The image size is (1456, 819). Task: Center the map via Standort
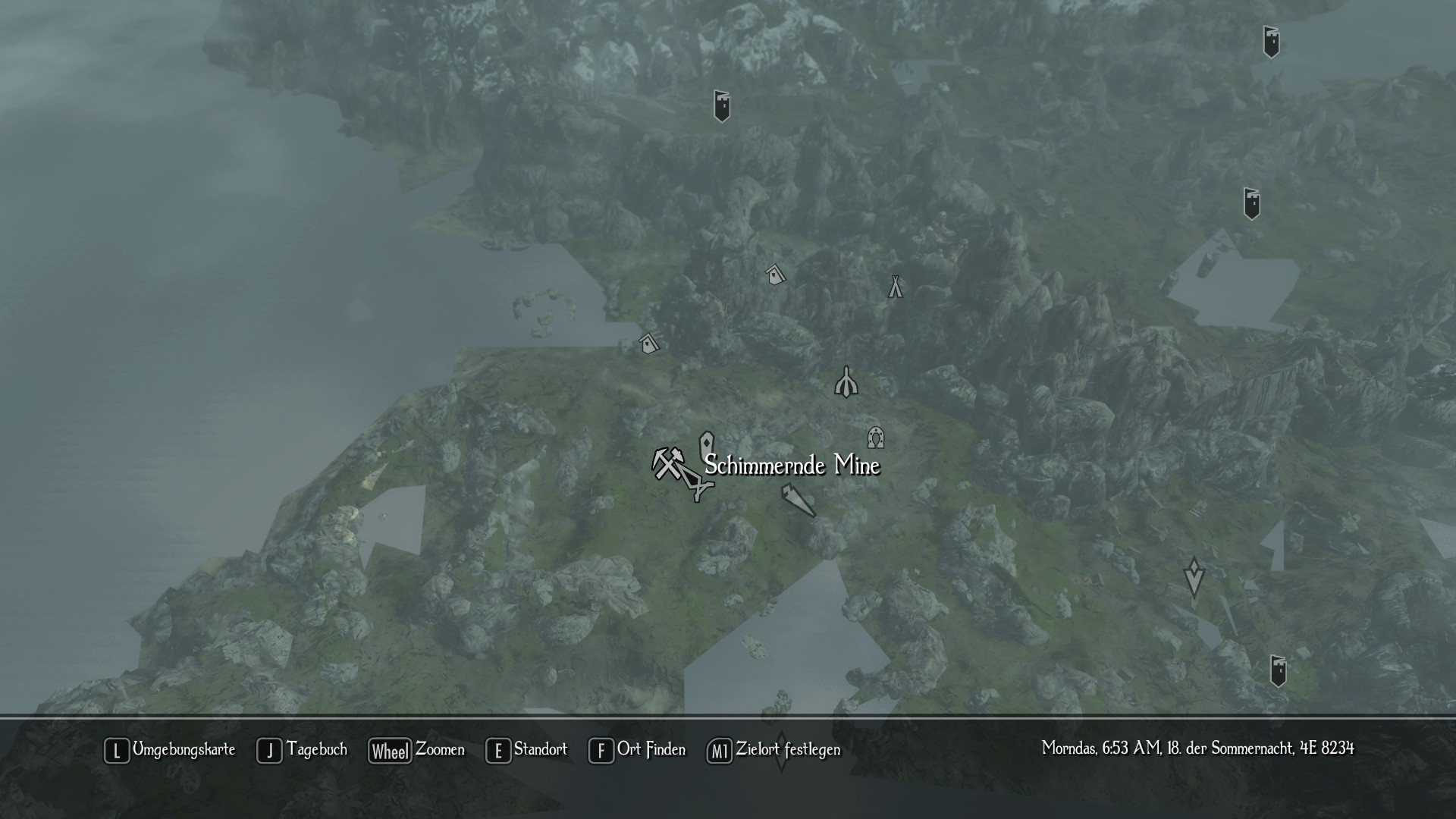point(527,750)
